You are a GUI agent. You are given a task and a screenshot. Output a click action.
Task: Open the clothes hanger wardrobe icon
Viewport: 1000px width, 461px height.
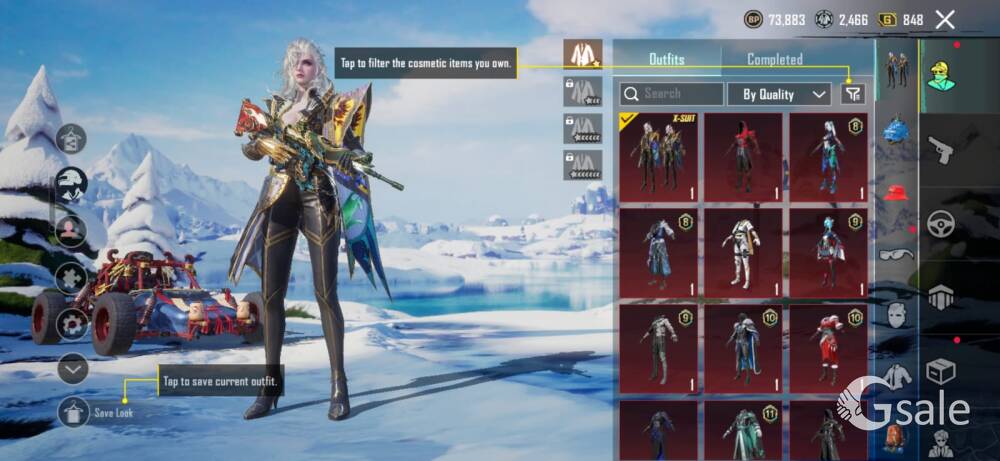tap(72, 138)
